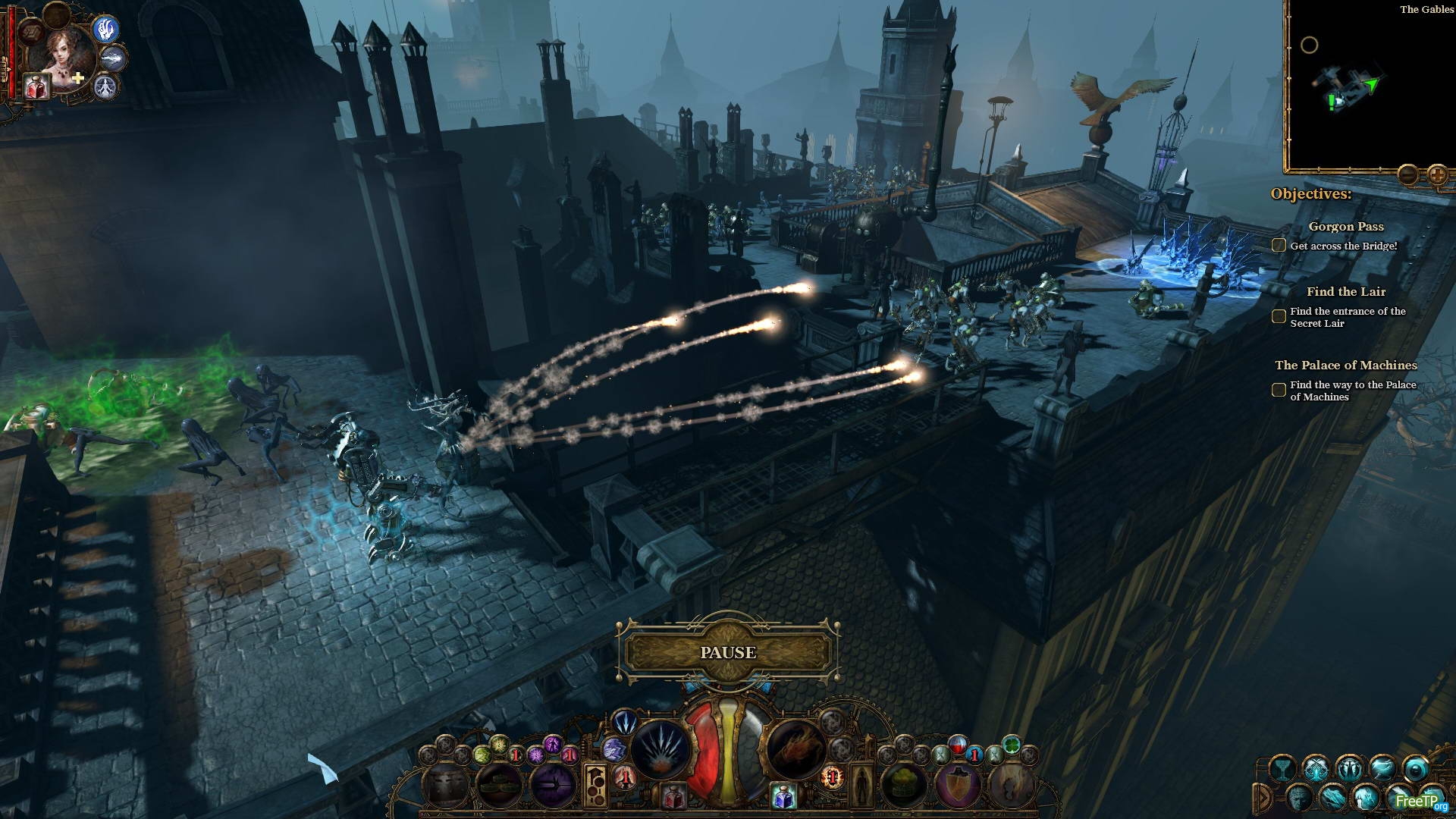Click the Palace of Machines objective checkbox

pos(1279,390)
